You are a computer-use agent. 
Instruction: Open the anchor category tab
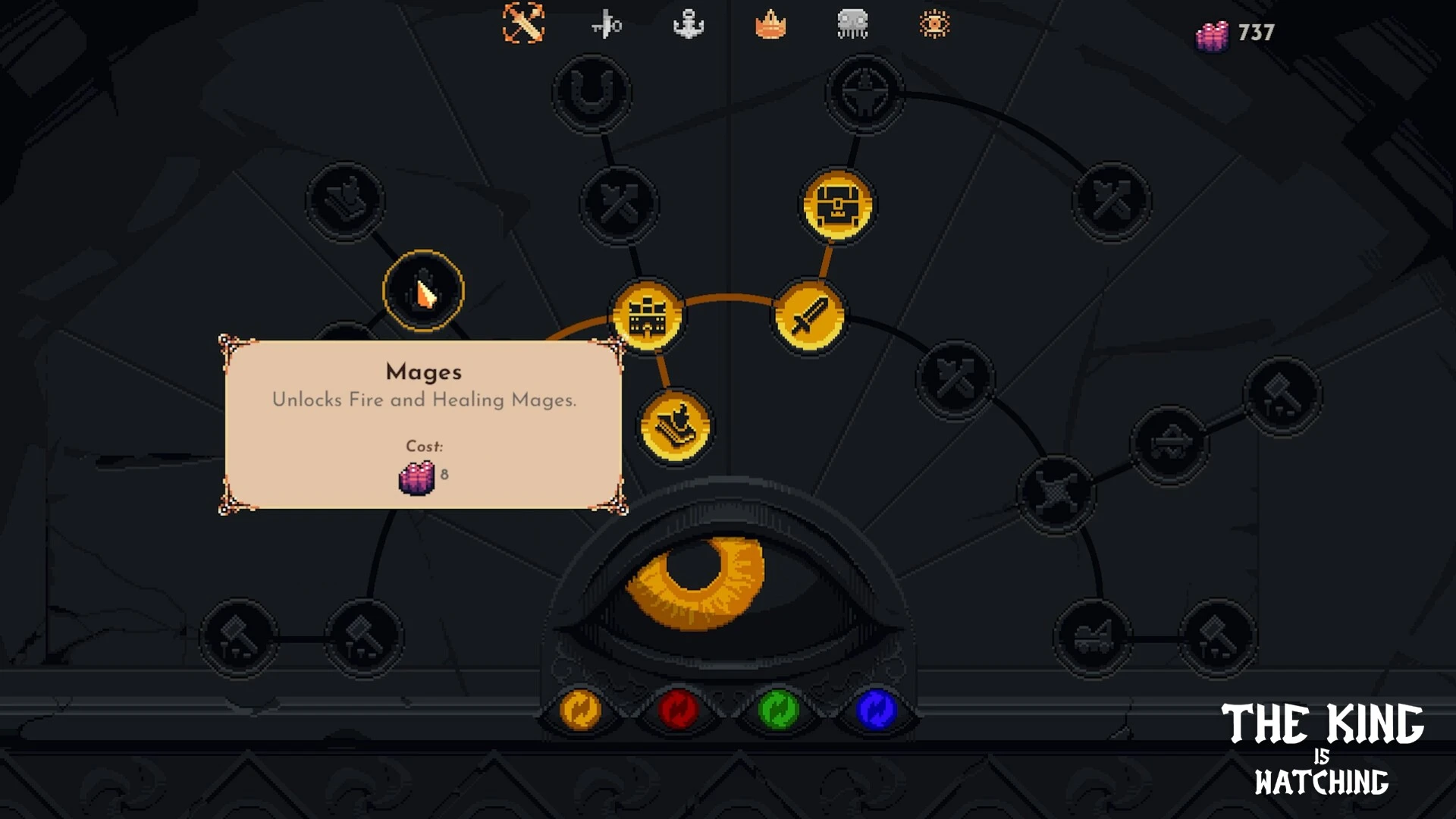click(689, 24)
